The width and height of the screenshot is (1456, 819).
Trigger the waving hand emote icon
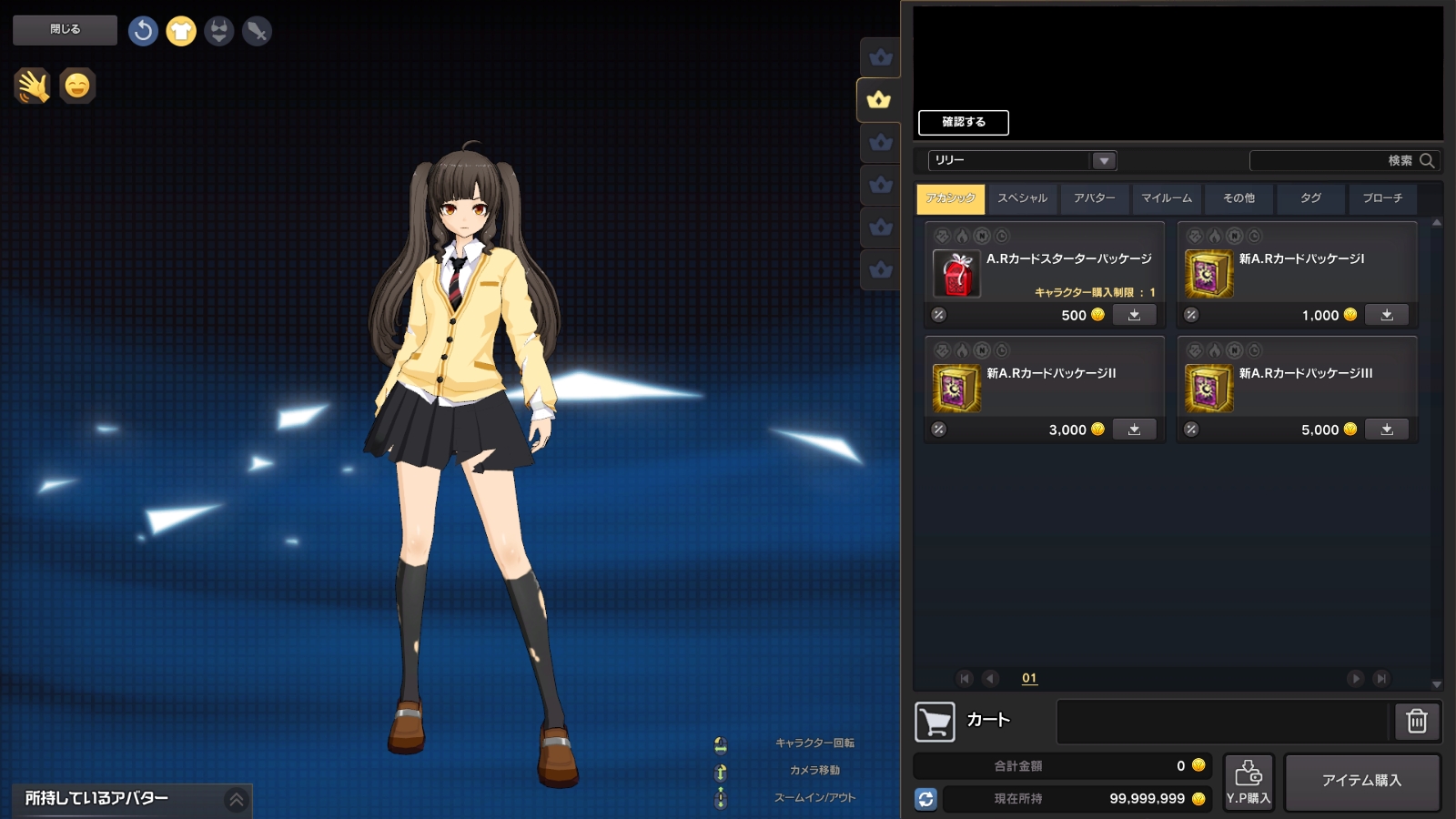click(x=32, y=87)
